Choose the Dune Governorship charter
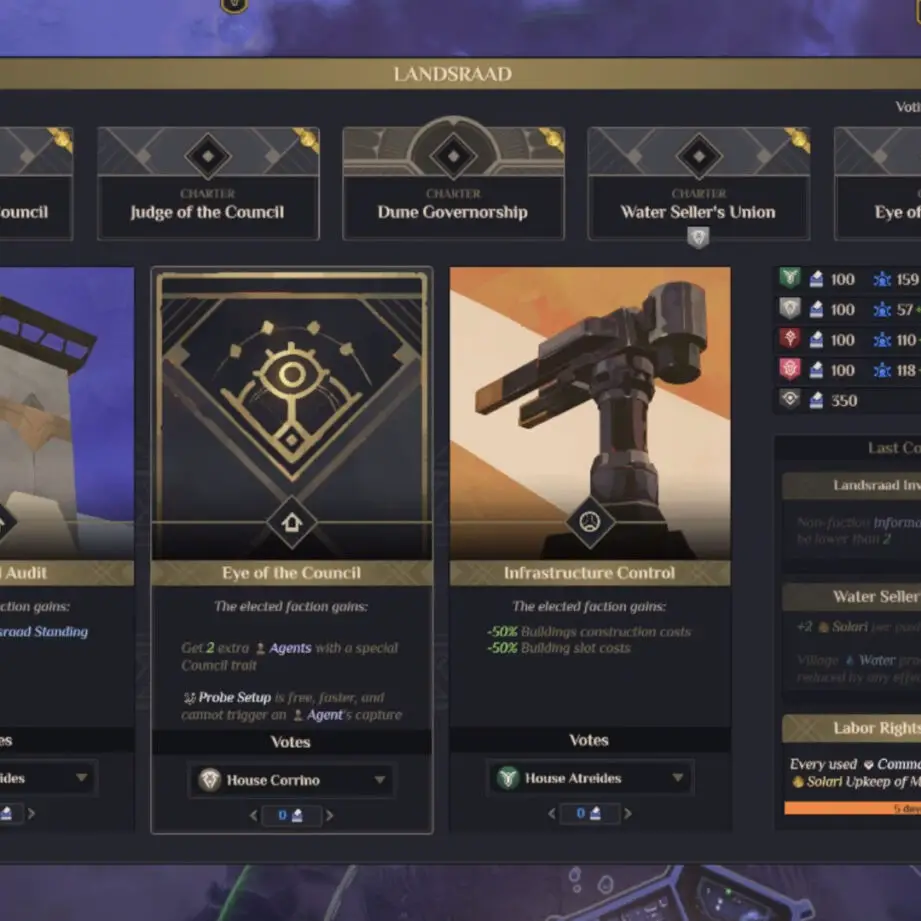The image size is (921, 921). pos(453,184)
